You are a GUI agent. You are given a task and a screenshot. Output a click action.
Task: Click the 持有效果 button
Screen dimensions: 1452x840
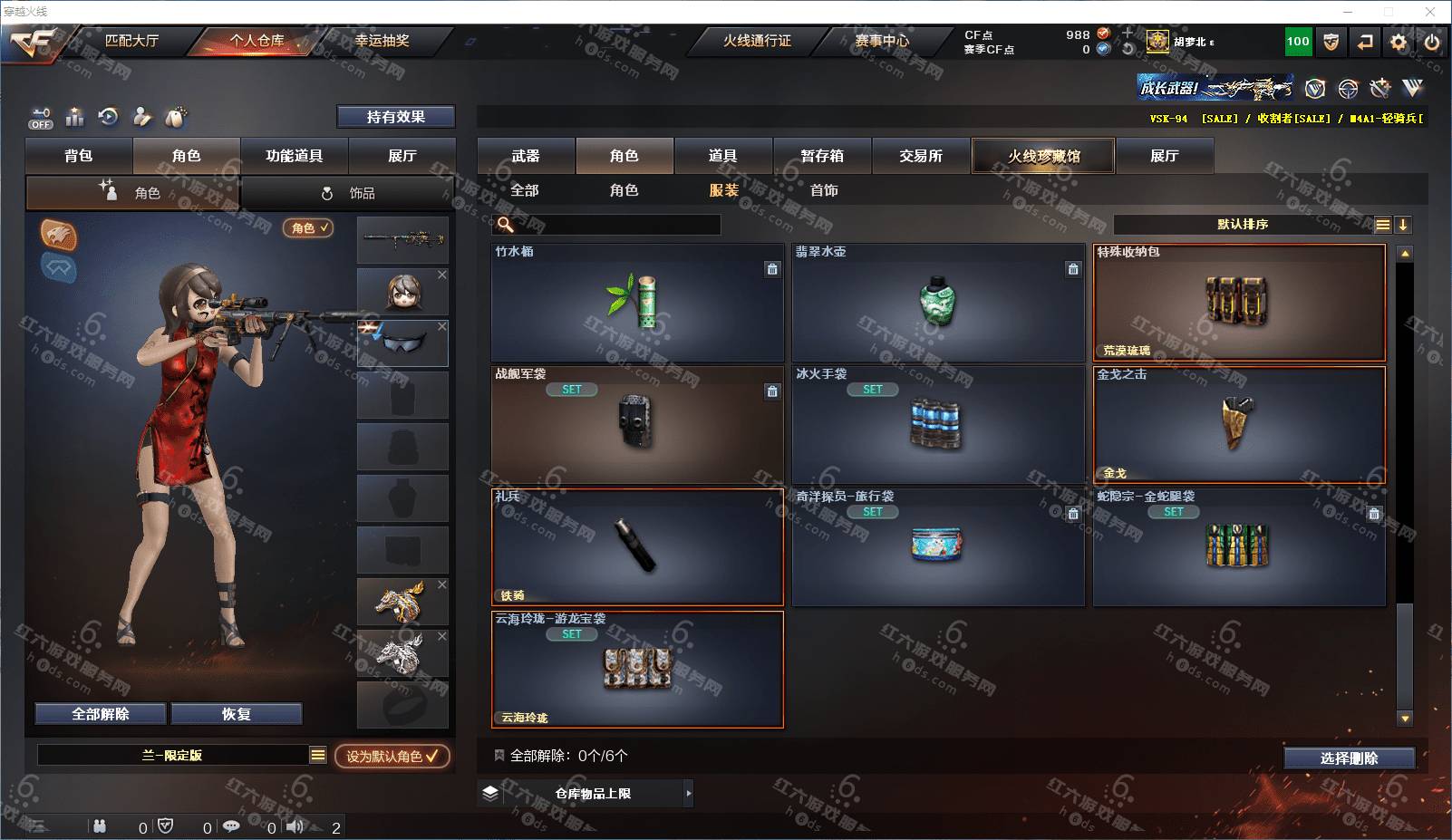(396, 117)
